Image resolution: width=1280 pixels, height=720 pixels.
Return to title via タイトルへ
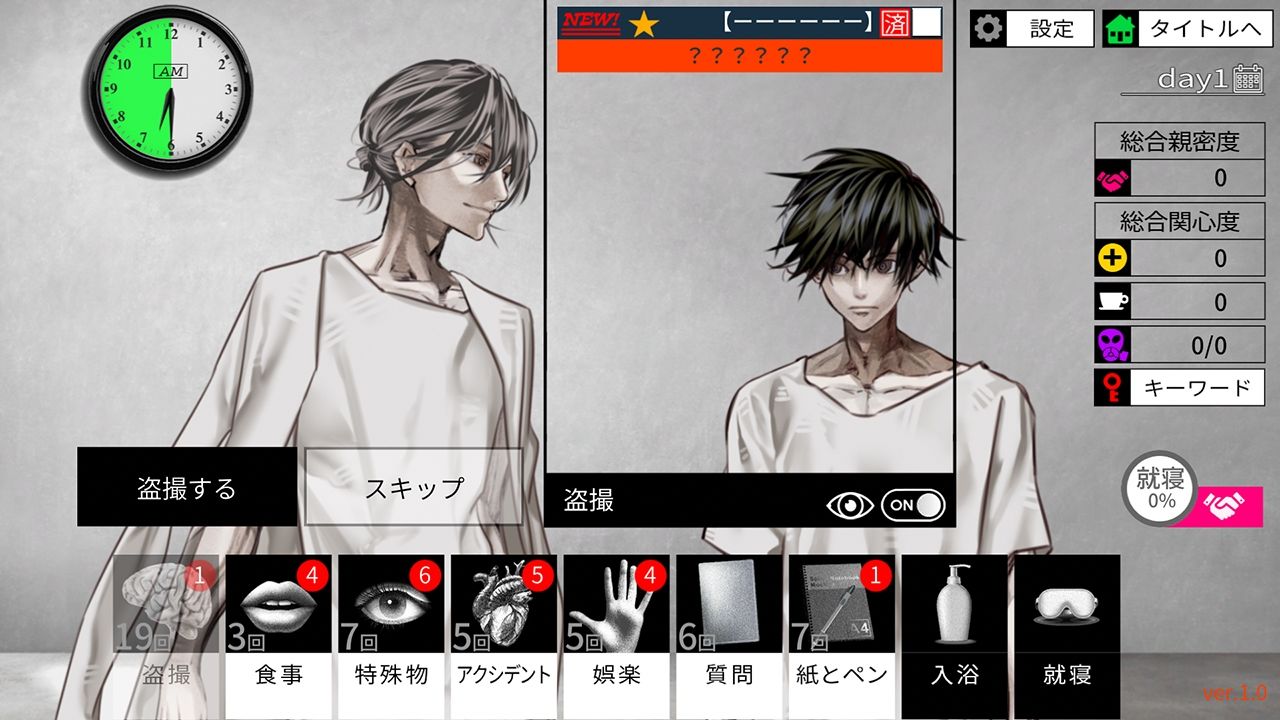click(x=1186, y=29)
